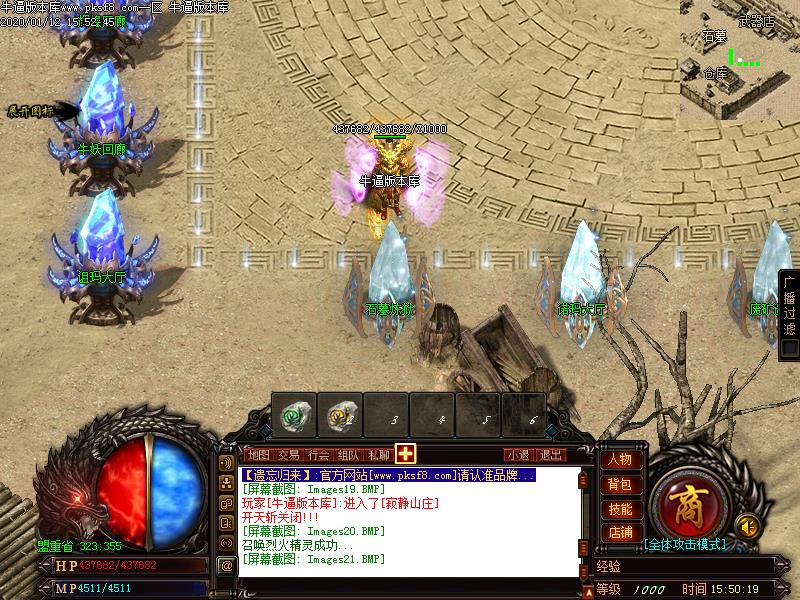
Task: Open the 技能 skills panel
Action: [619, 509]
